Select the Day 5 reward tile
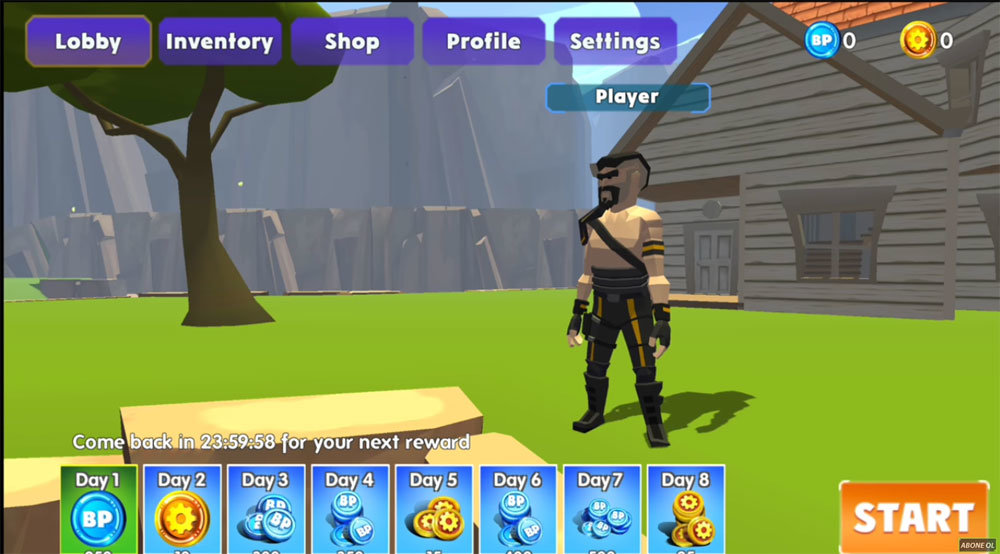Image resolution: width=1000 pixels, height=554 pixels. pyautogui.click(x=434, y=510)
